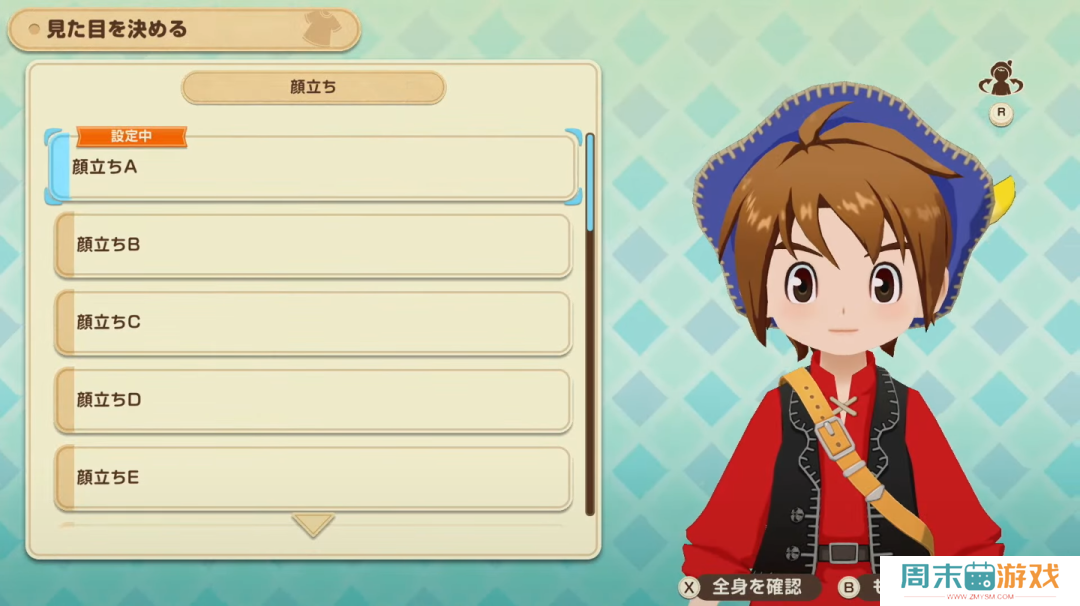Viewport: 1080px width, 606px height.
Task: Select the 顔立ちA face option
Action: click(313, 168)
